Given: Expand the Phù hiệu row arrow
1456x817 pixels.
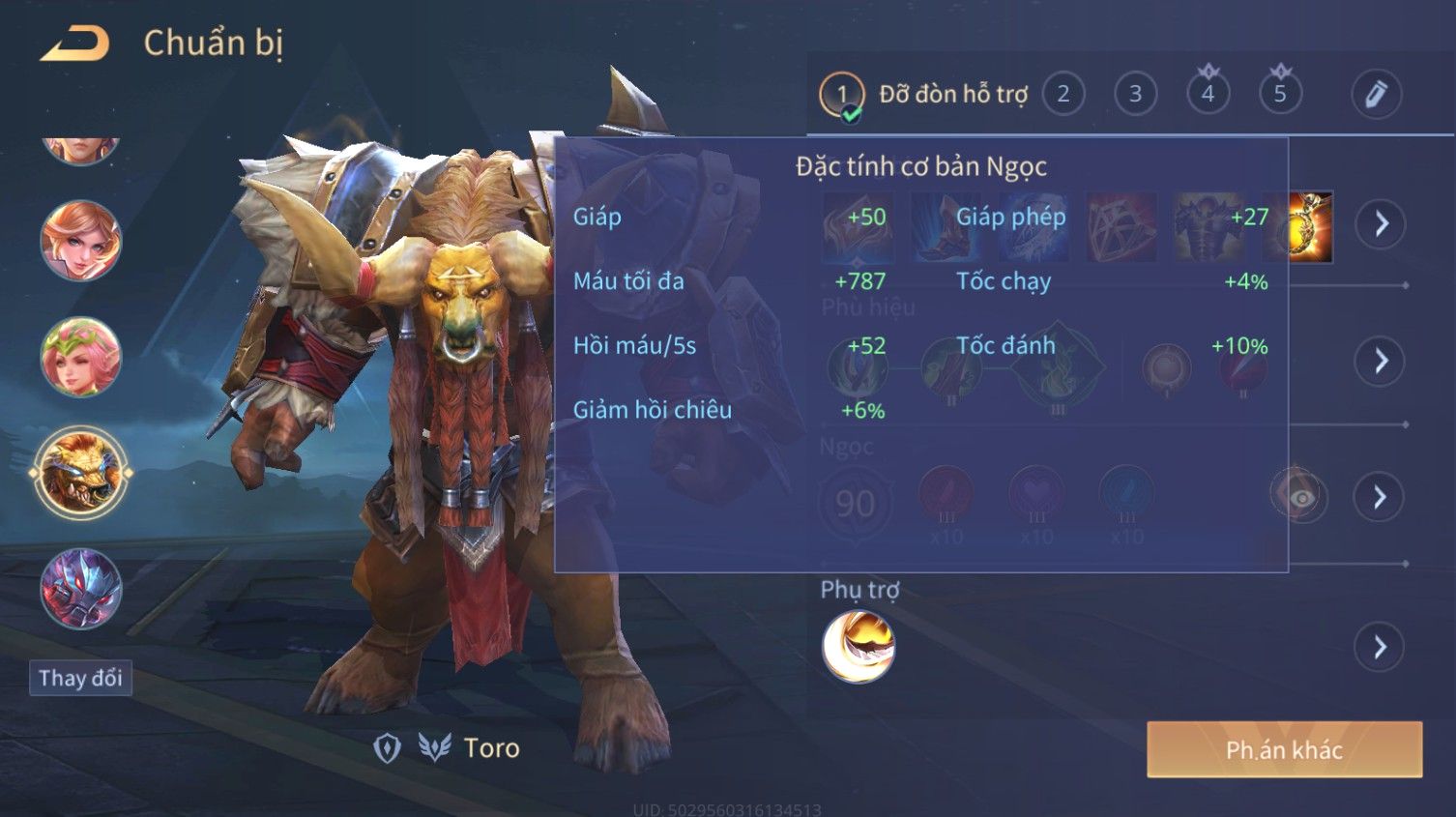Looking at the screenshot, I should (x=1381, y=362).
